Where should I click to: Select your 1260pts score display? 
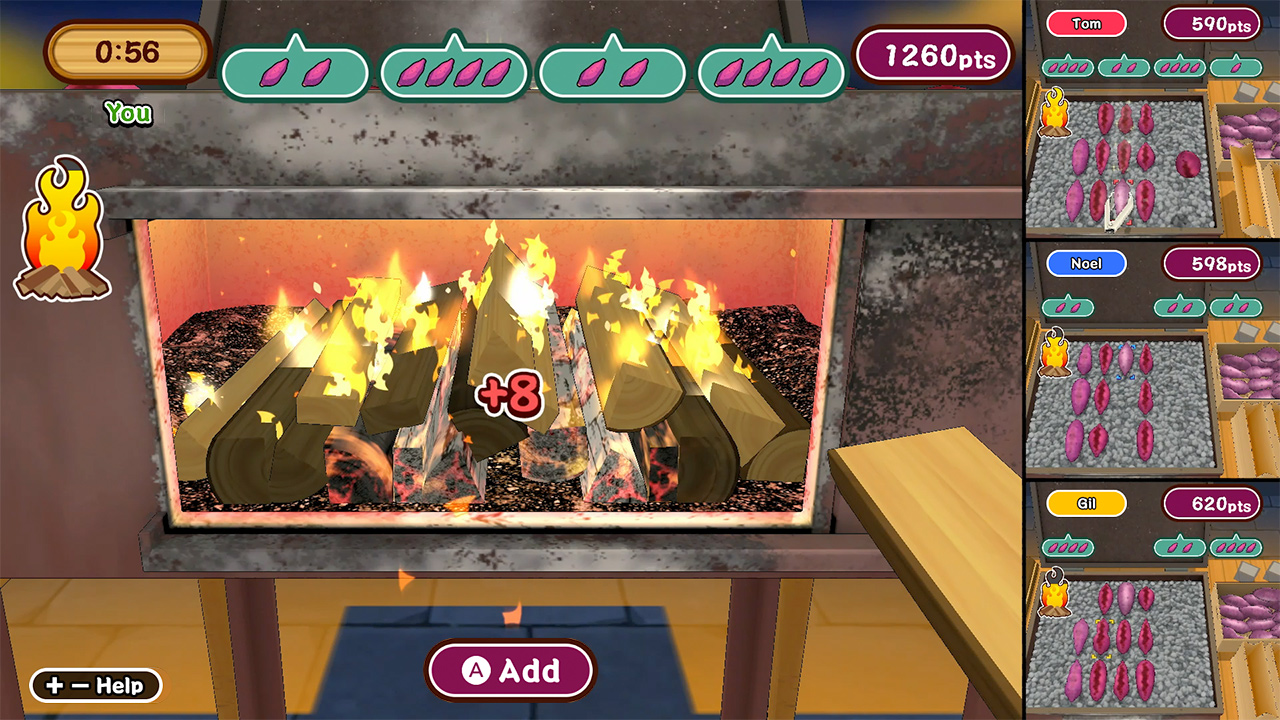tap(934, 56)
